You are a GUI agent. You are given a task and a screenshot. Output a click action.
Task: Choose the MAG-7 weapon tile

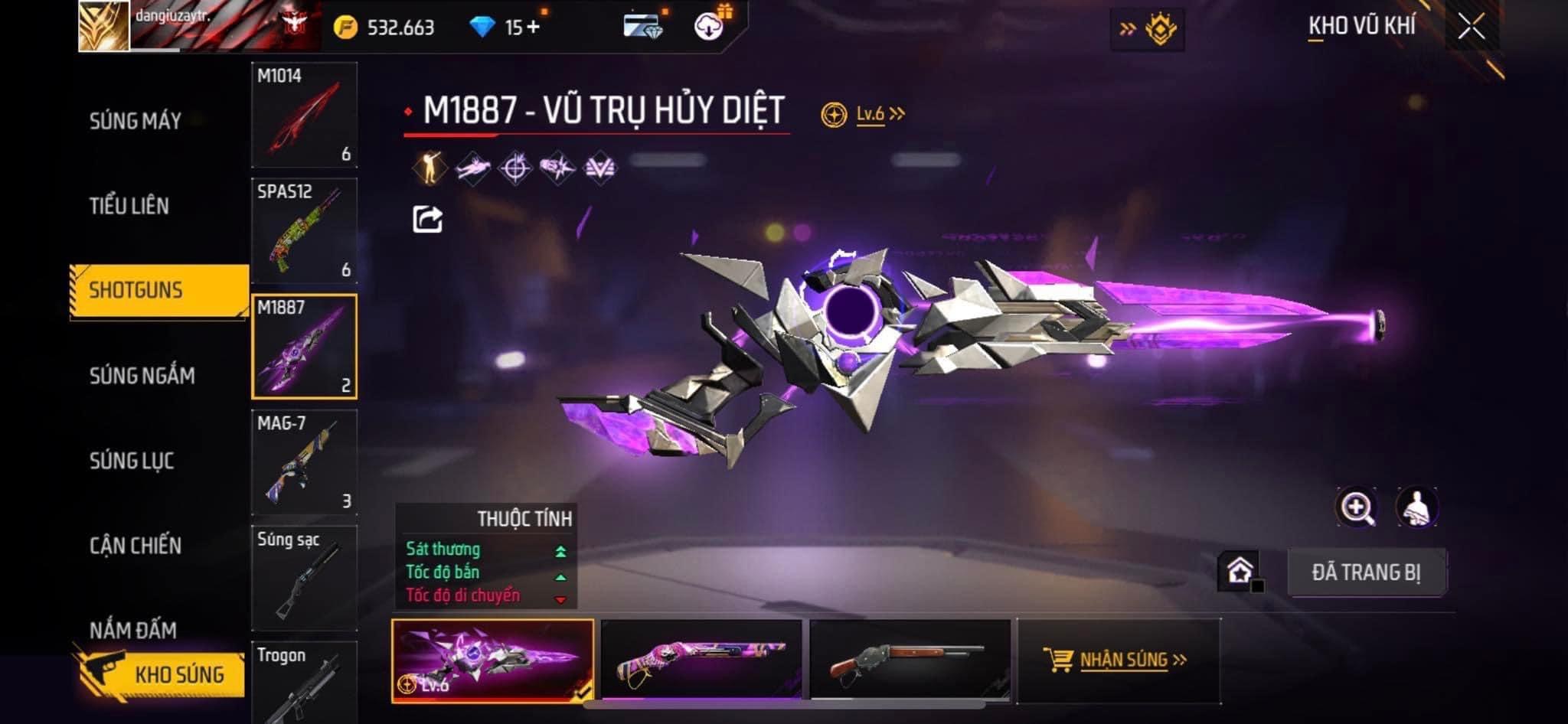click(x=304, y=462)
